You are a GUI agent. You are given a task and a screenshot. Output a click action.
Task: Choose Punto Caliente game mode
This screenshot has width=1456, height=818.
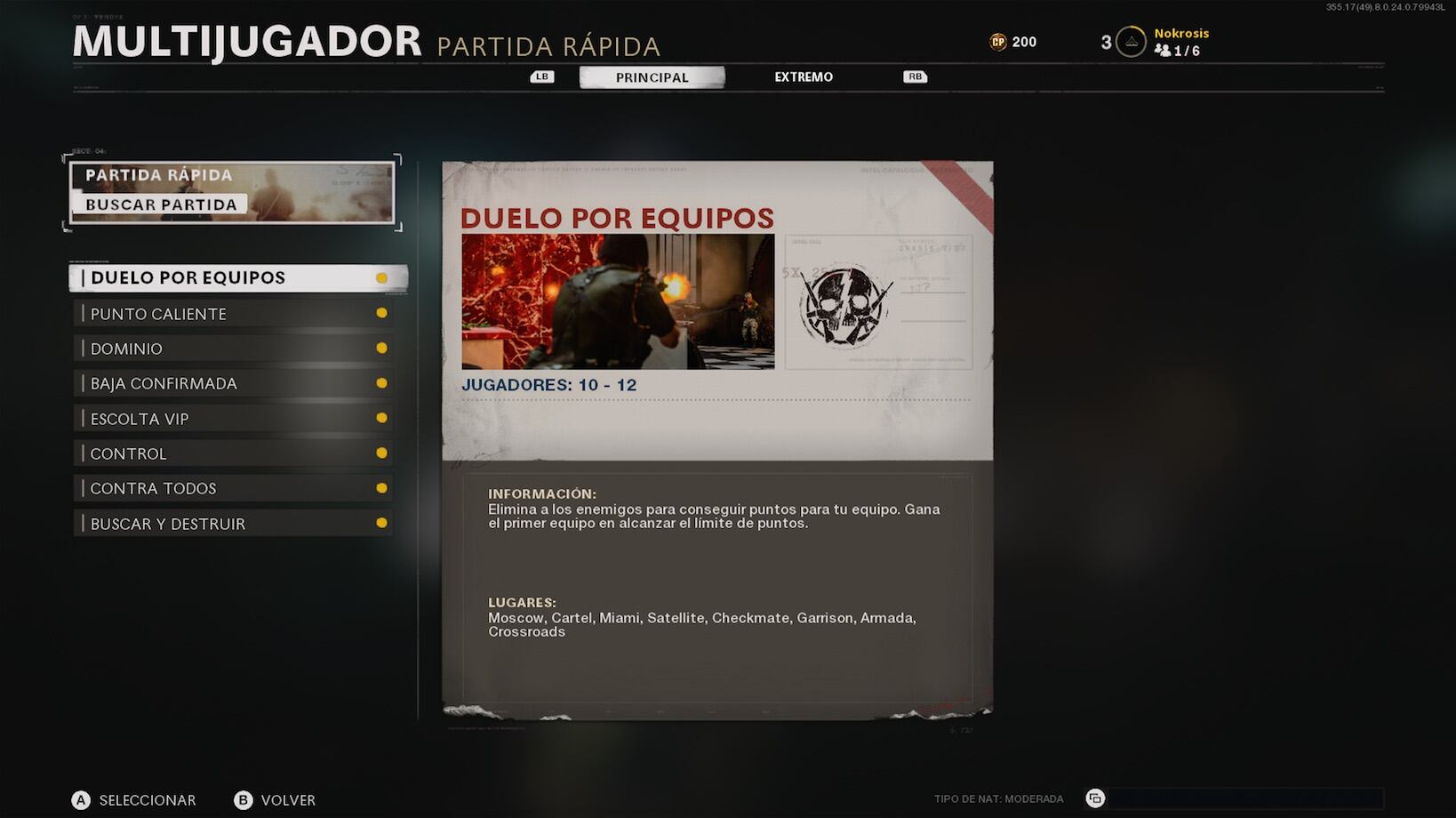point(234,314)
